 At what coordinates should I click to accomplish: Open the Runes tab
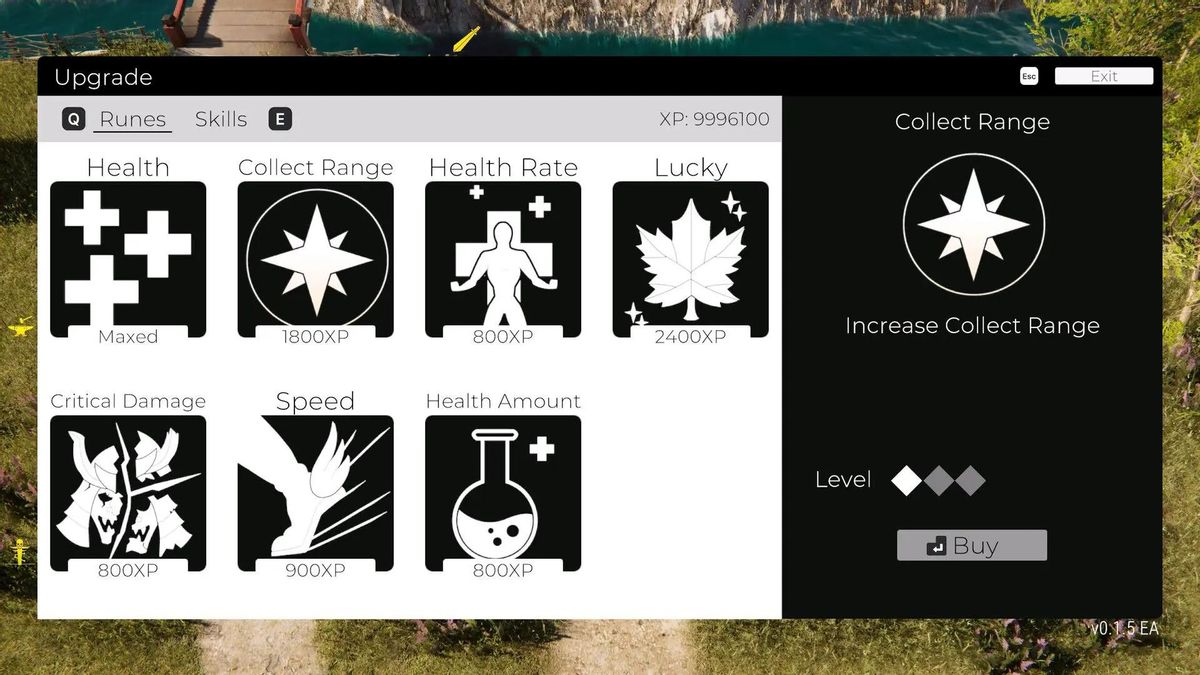(x=132, y=119)
